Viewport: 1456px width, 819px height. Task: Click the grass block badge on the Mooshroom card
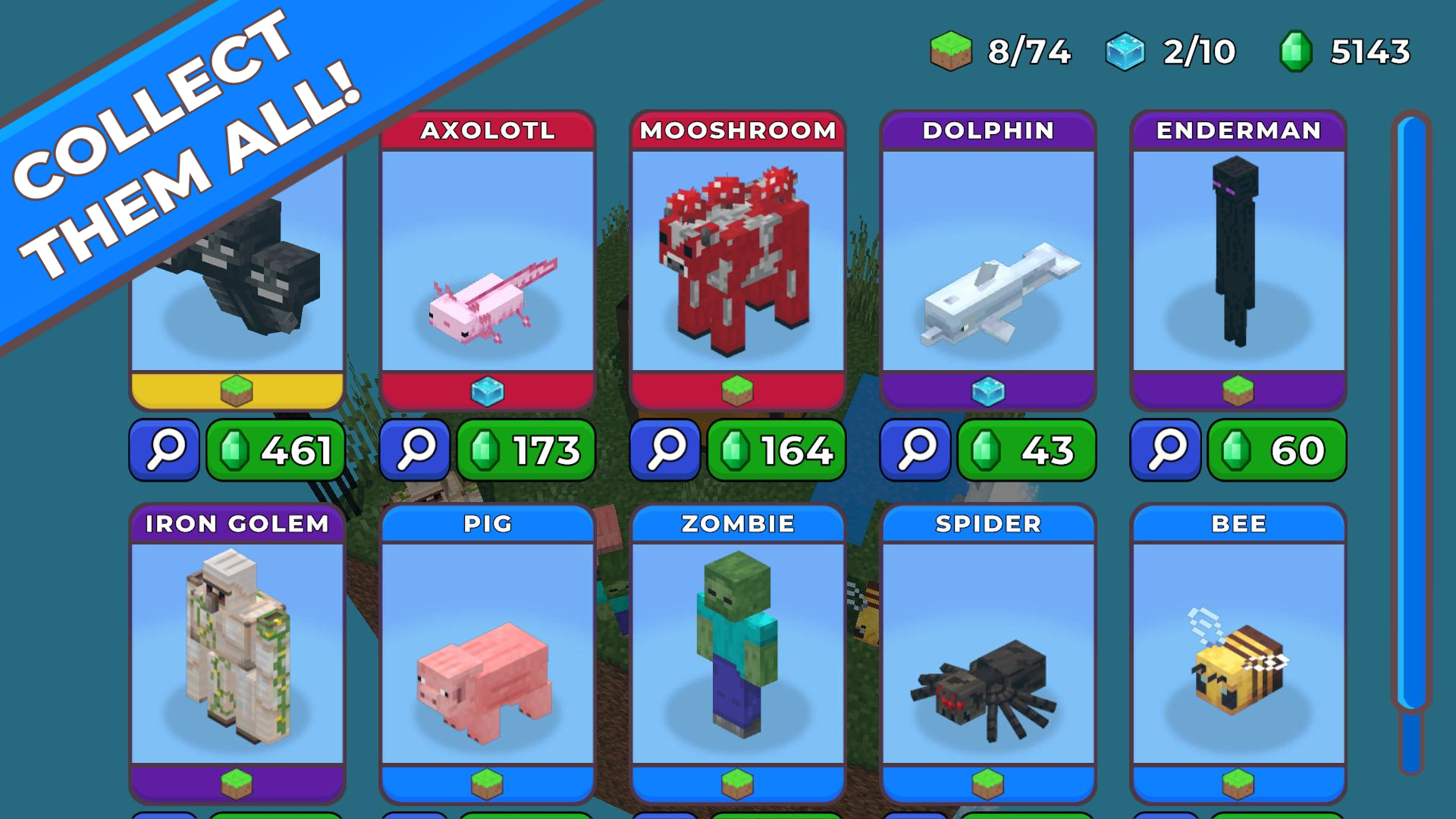(738, 391)
